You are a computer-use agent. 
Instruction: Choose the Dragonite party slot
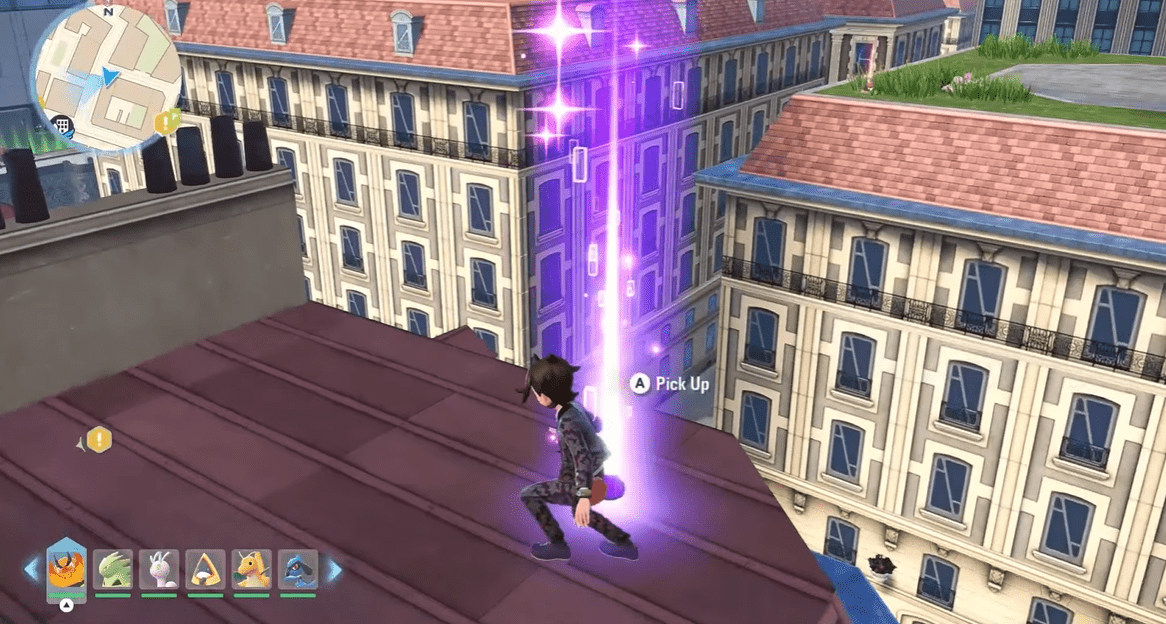pyautogui.click(x=252, y=570)
